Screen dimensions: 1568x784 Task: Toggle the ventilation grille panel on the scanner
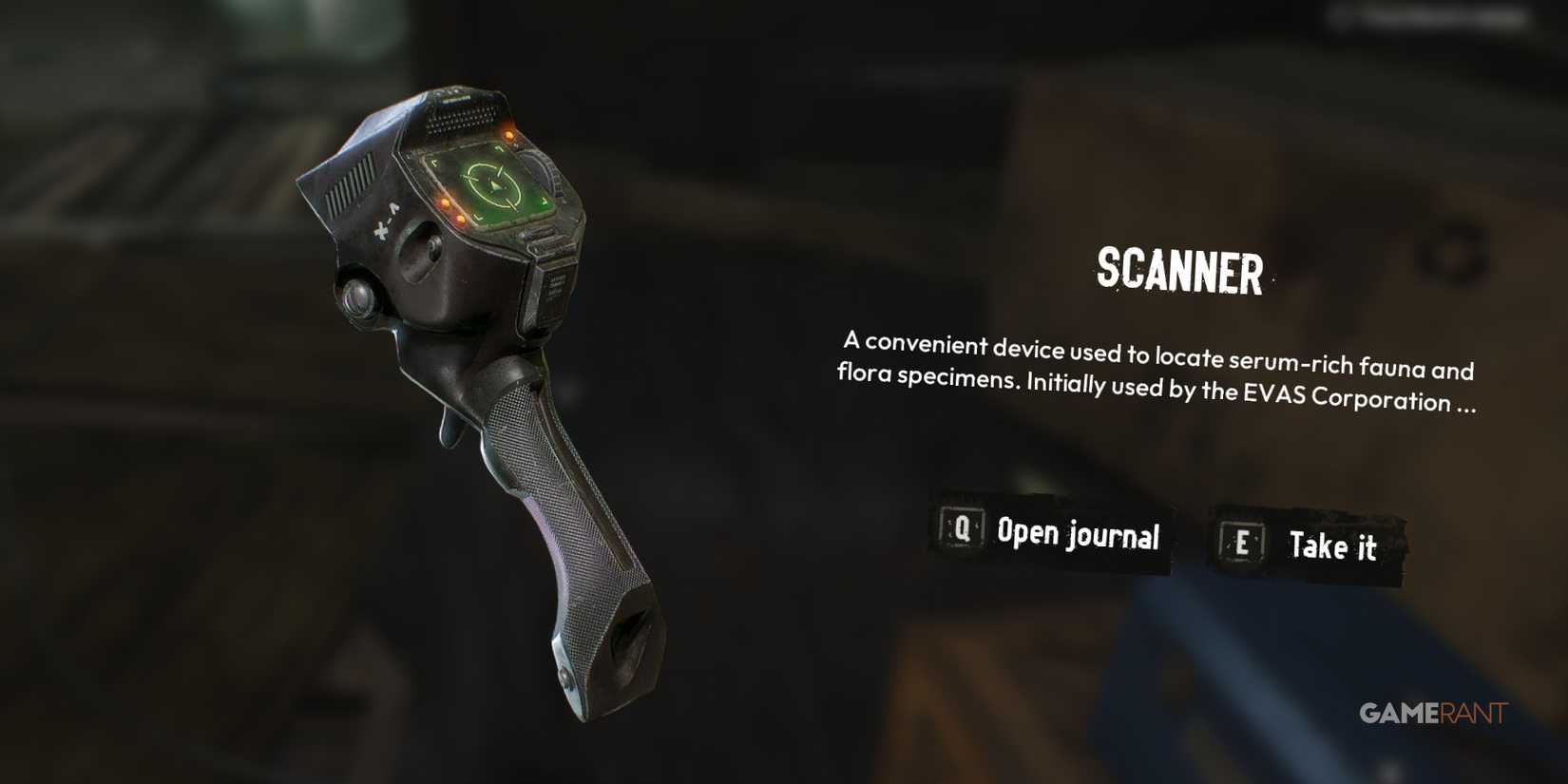tap(349, 181)
